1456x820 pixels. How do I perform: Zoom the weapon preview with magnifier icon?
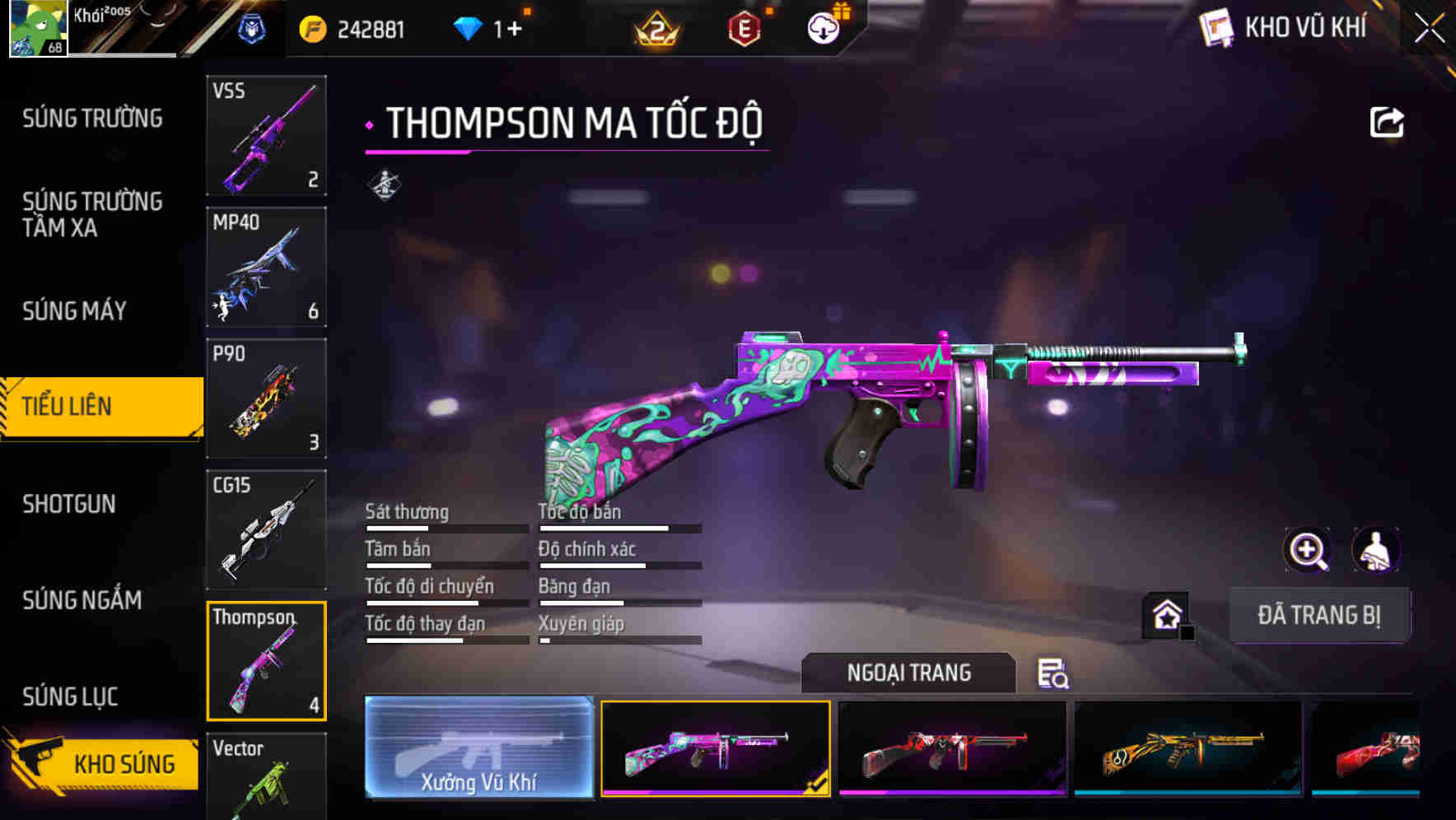[1308, 550]
